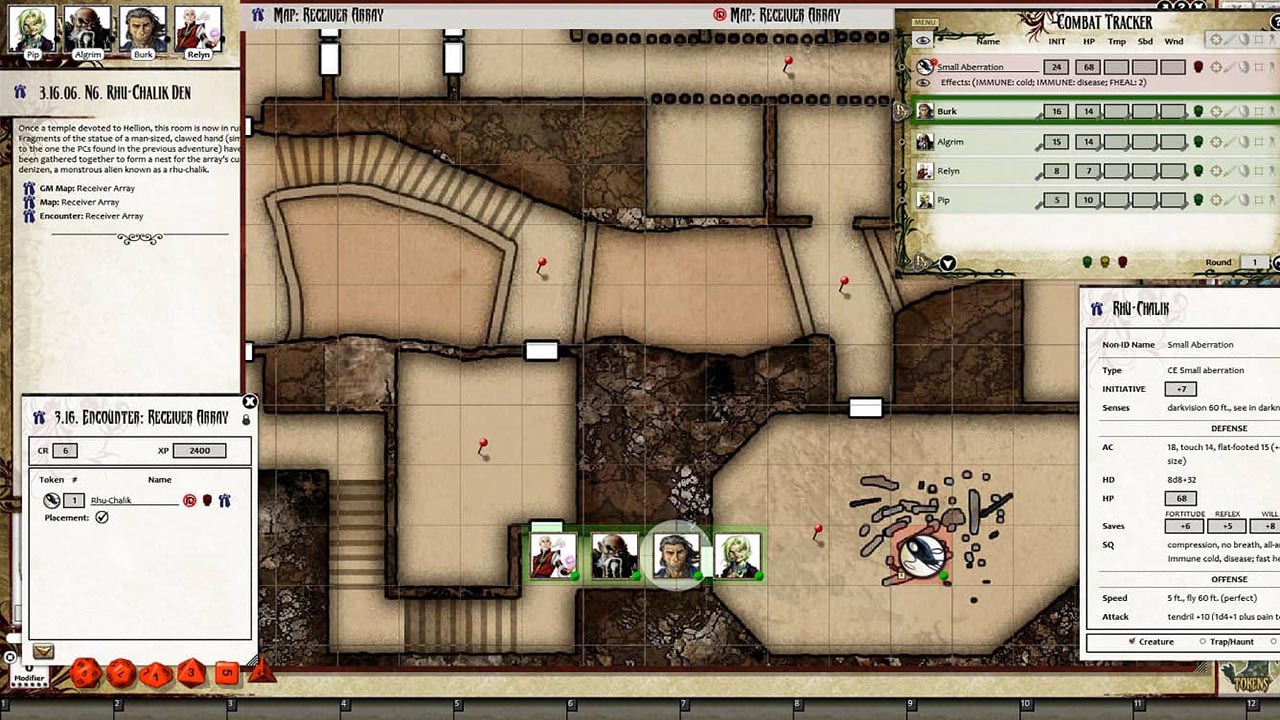The image size is (1280, 720).
Task: Click the green skull color indicator below the tracker
Action: pyautogui.click(x=1087, y=260)
